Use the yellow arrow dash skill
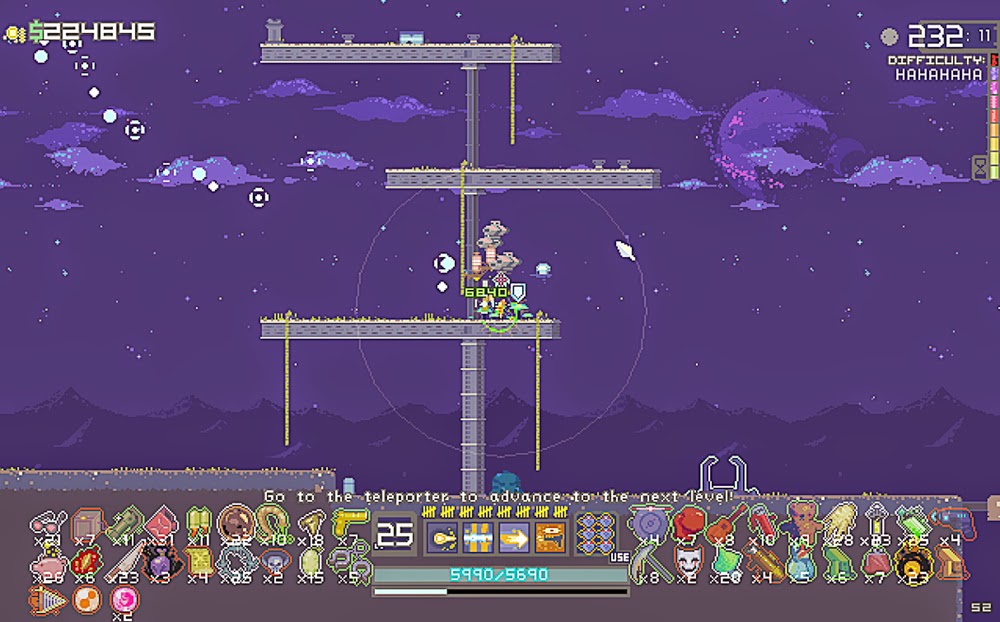The height and width of the screenshot is (622, 1000). 514,536
